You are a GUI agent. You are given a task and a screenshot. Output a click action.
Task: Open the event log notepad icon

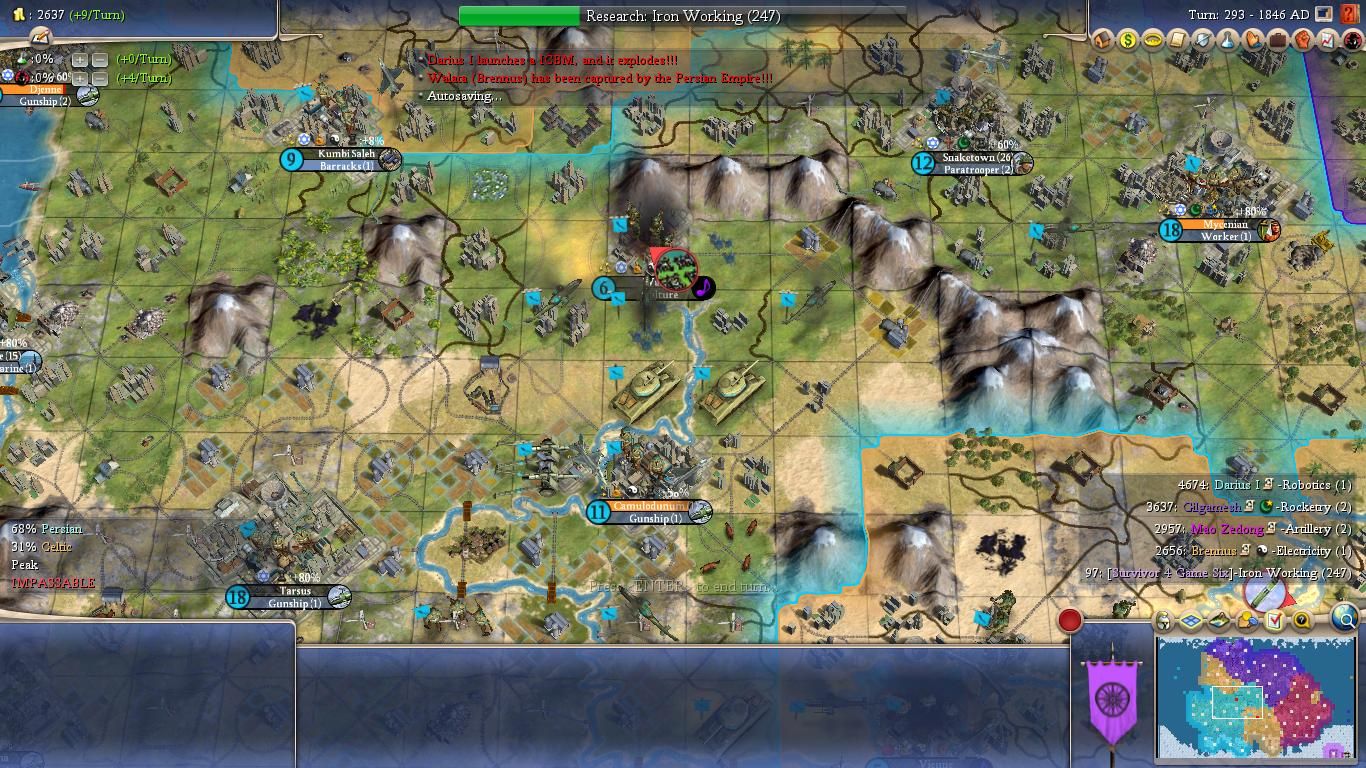pos(40,37)
